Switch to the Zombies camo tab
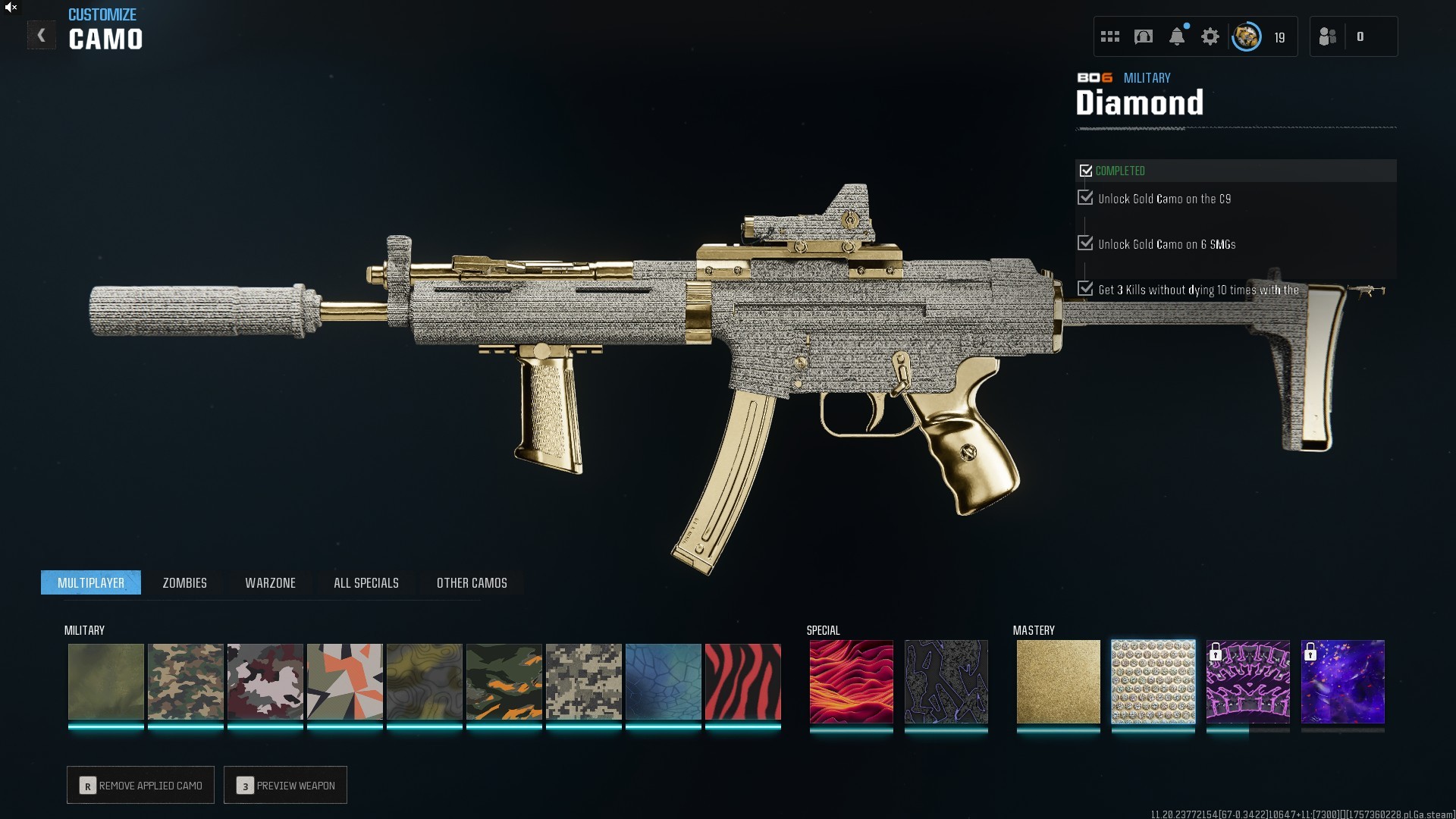1456x819 pixels. pos(184,582)
